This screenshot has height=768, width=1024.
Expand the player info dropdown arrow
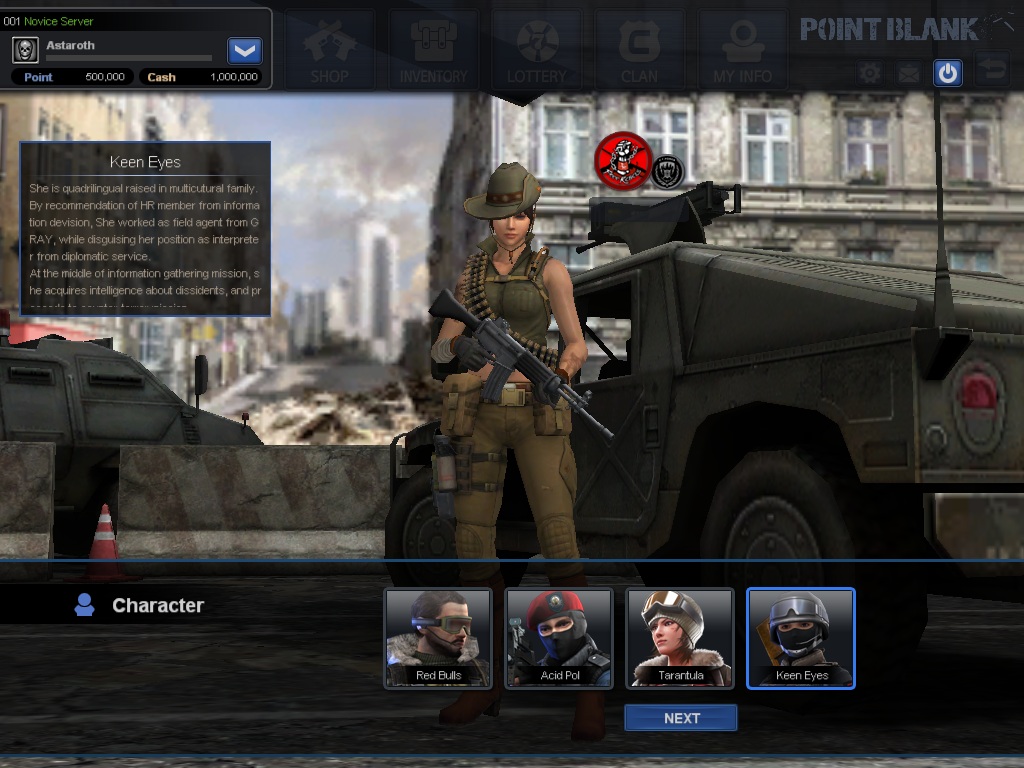pyautogui.click(x=244, y=50)
